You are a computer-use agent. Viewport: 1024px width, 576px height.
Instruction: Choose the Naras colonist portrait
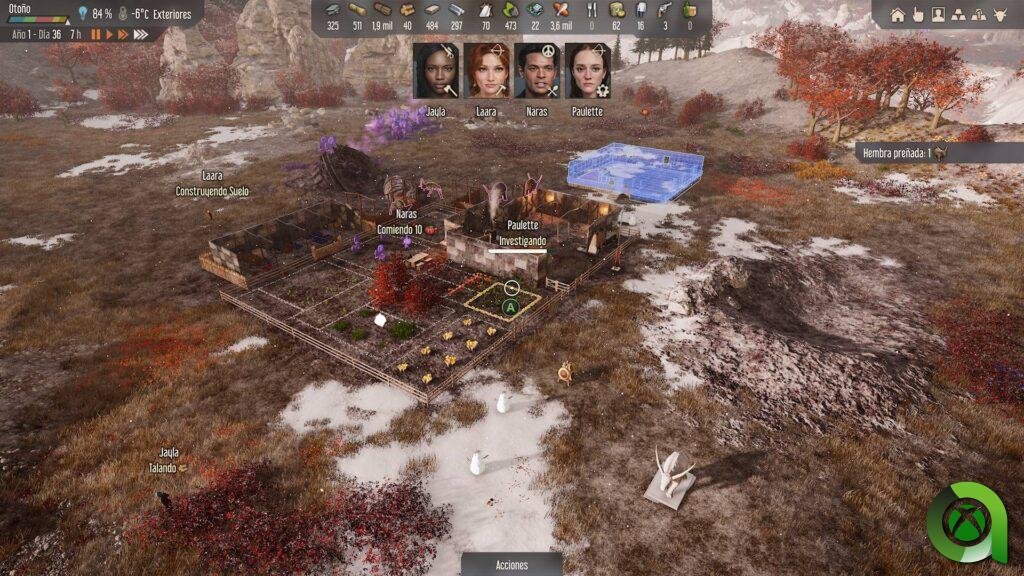536,71
